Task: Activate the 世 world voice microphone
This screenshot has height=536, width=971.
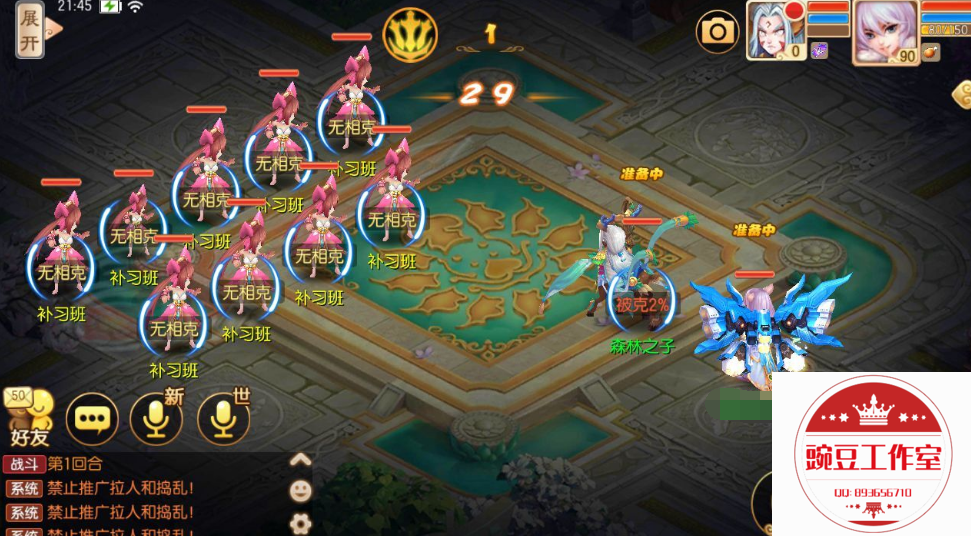Action: (x=222, y=420)
